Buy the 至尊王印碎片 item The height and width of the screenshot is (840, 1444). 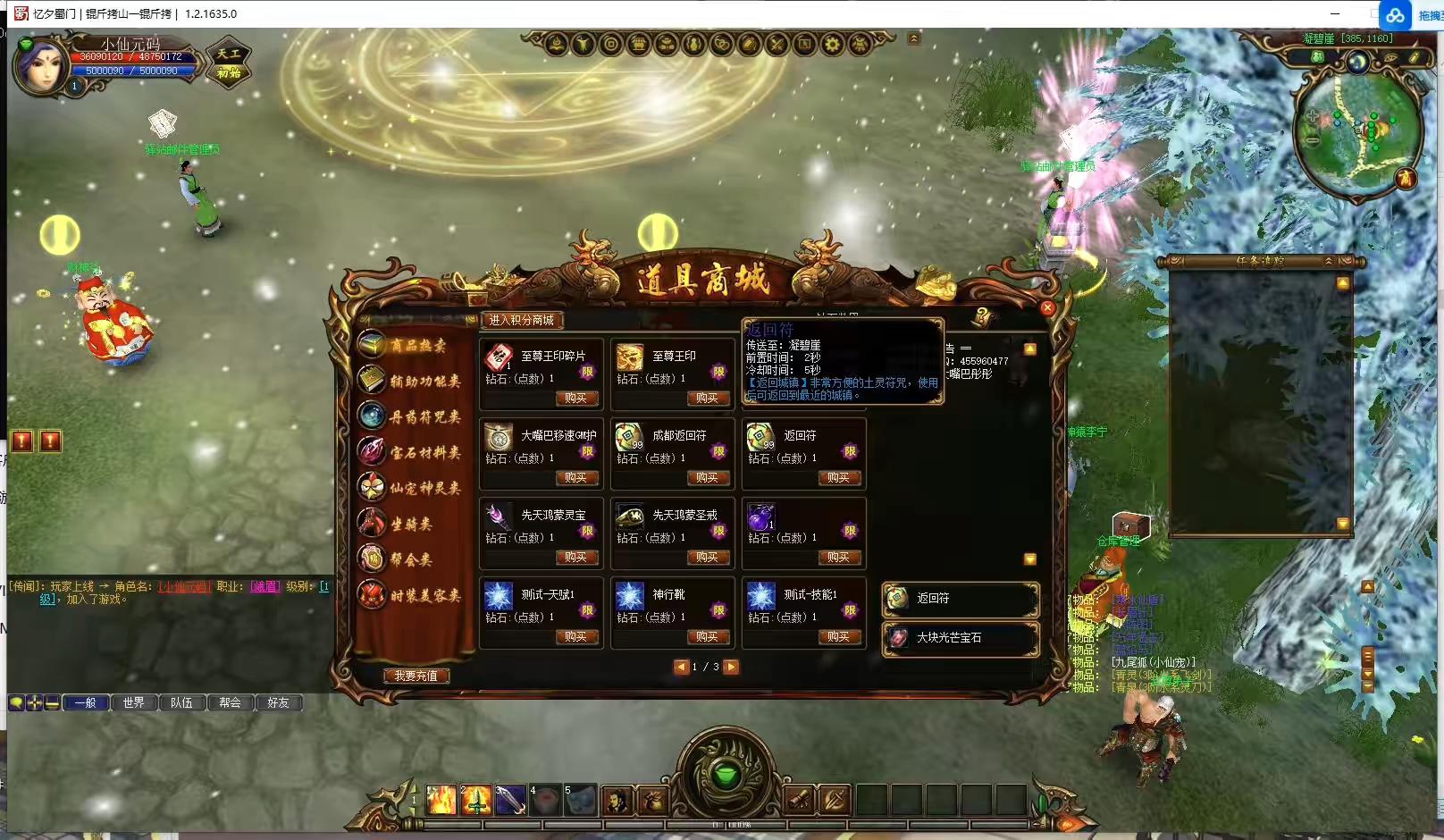click(575, 399)
